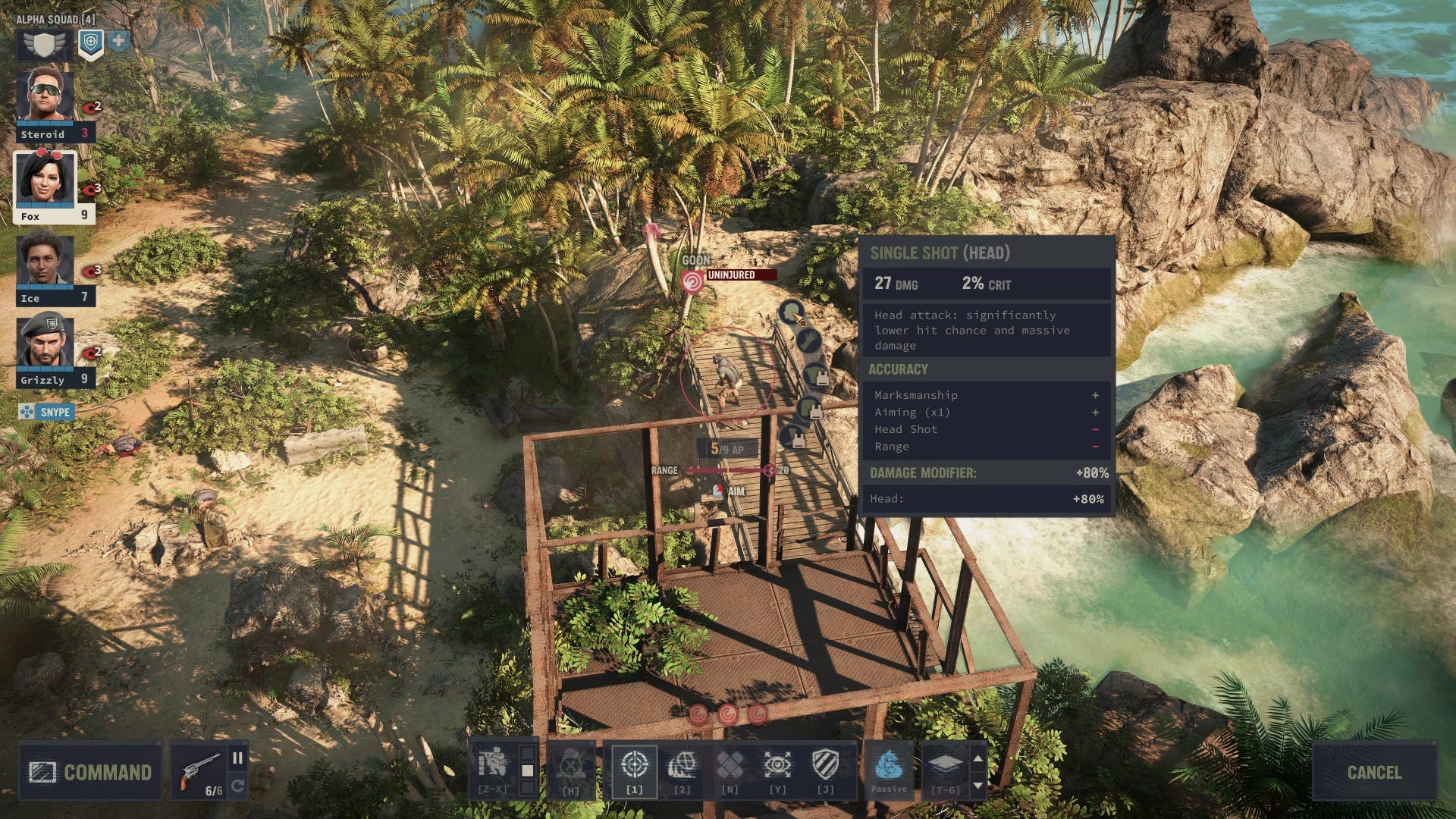Activate the single shot crosshair ability
1456x819 pixels.
pos(634,766)
